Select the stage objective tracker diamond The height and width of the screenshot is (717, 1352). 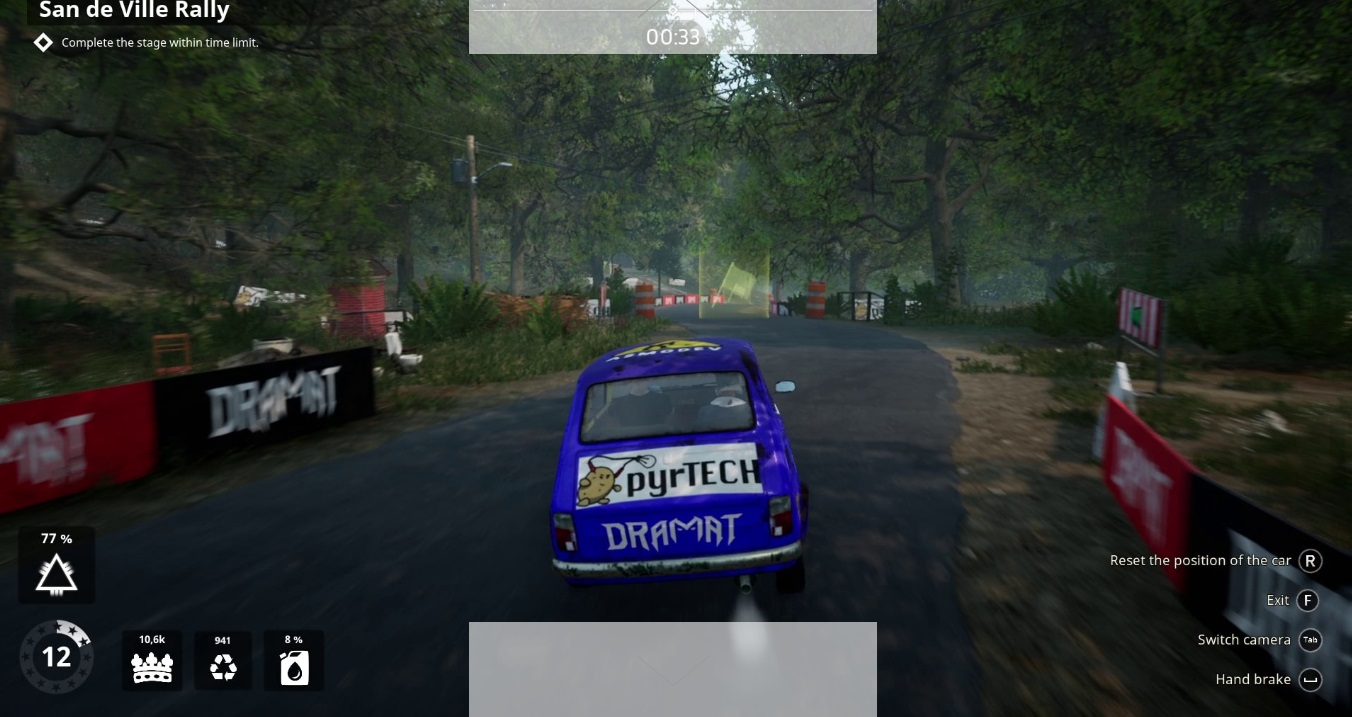click(43, 42)
